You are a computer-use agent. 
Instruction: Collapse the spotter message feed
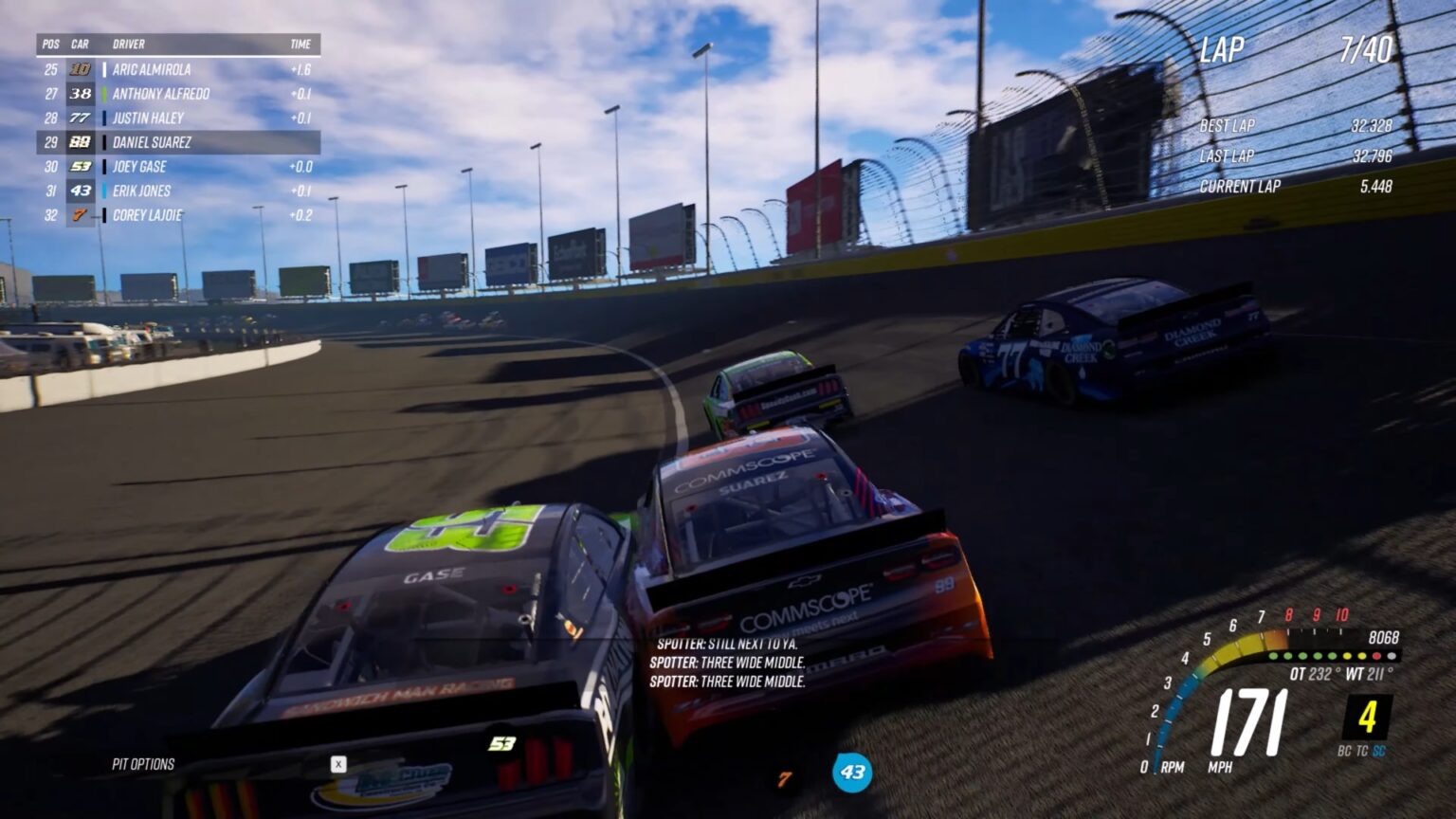point(730,664)
